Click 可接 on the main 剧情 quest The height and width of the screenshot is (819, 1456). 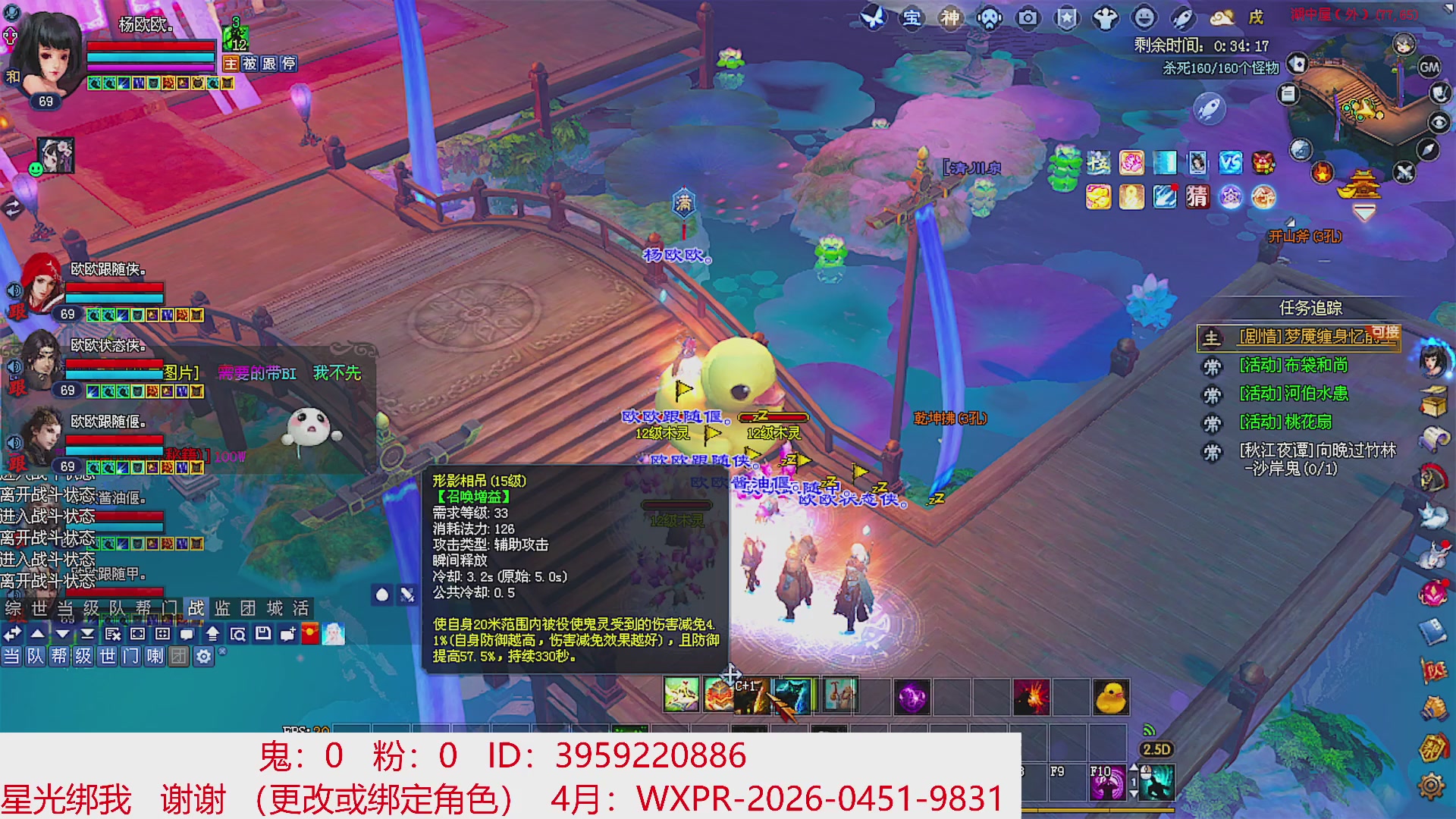coord(1384,334)
